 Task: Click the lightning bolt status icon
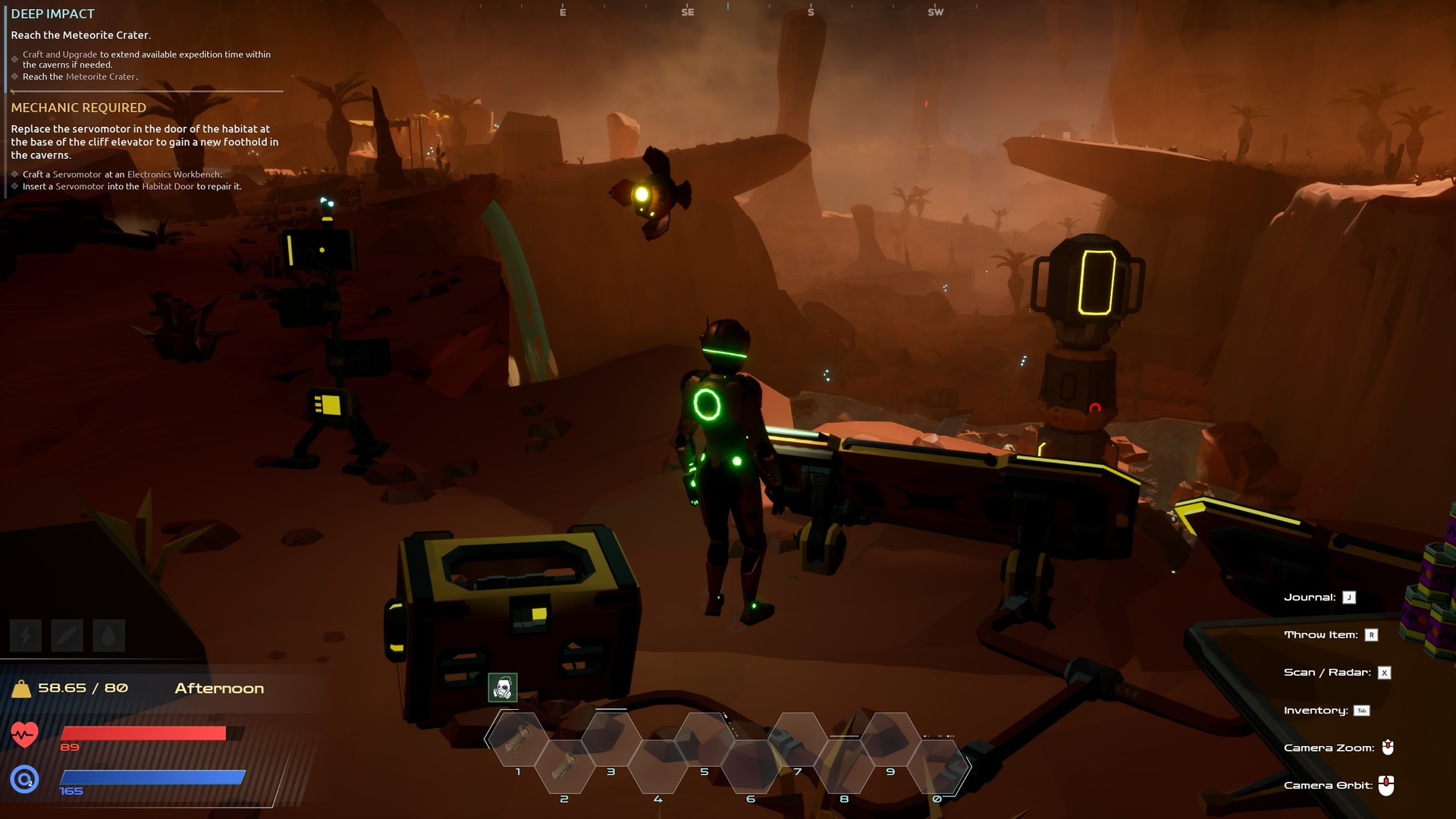click(25, 635)
